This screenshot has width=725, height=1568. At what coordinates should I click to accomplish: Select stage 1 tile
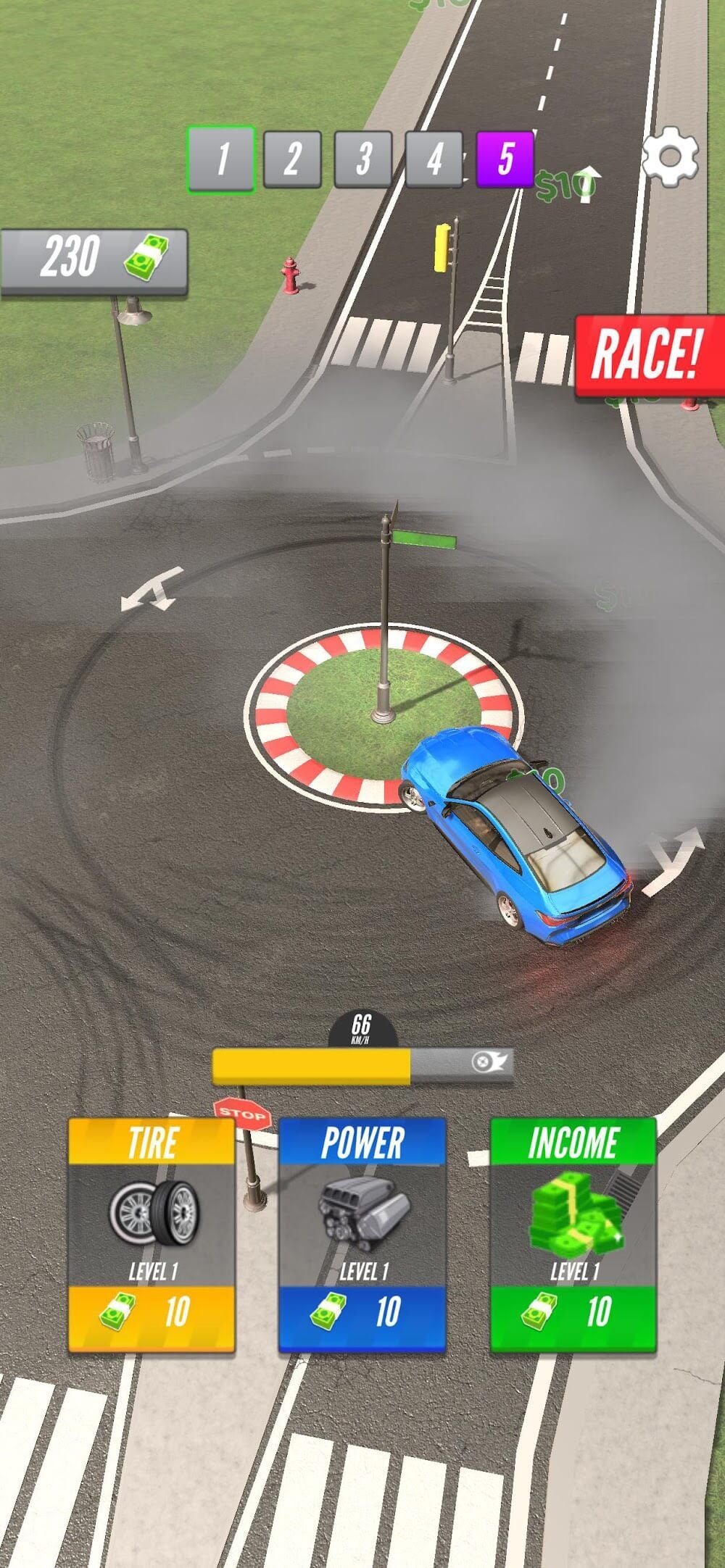click(222, 159)
